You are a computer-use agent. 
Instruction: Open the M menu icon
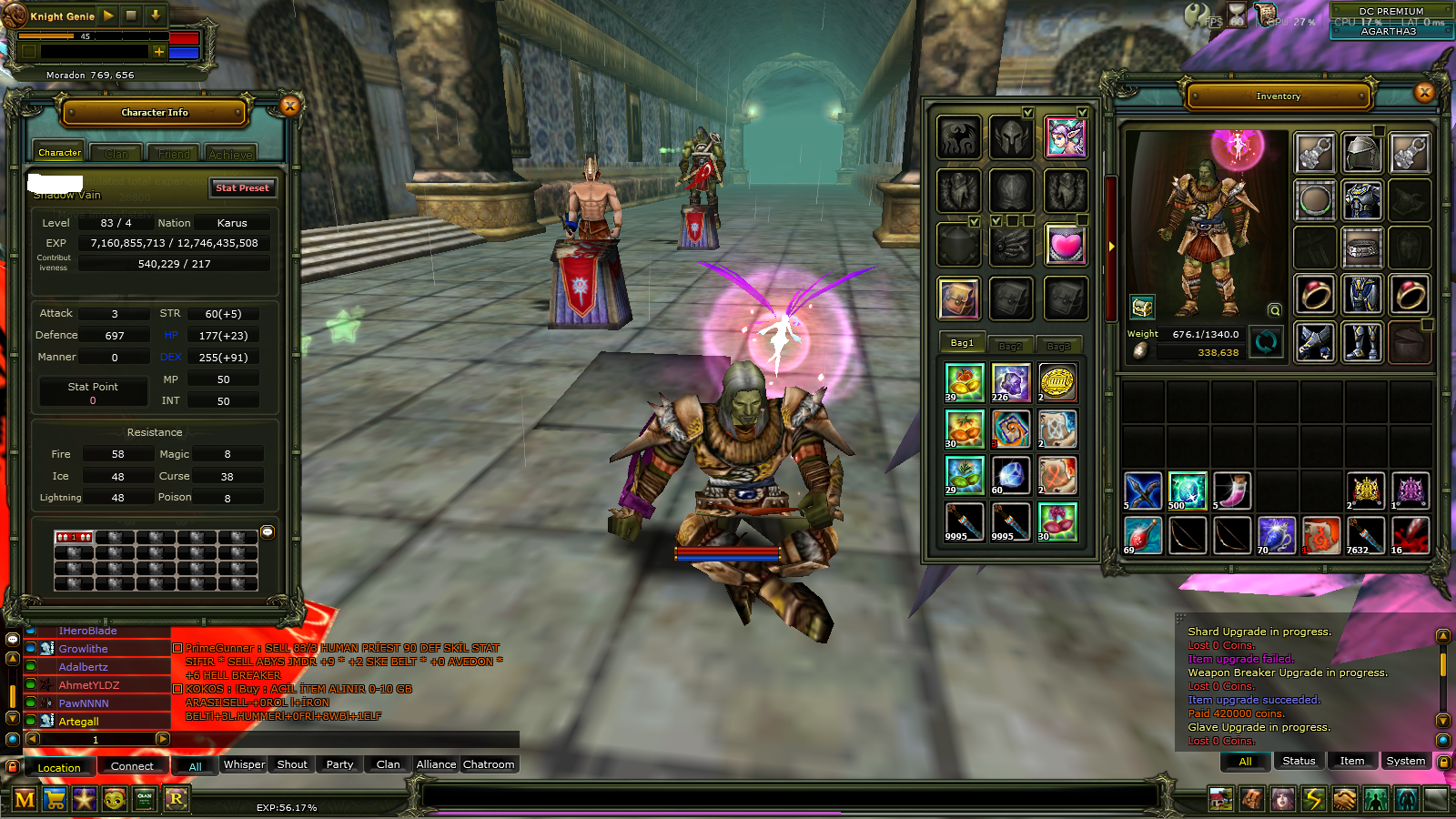tap(25, 800)
